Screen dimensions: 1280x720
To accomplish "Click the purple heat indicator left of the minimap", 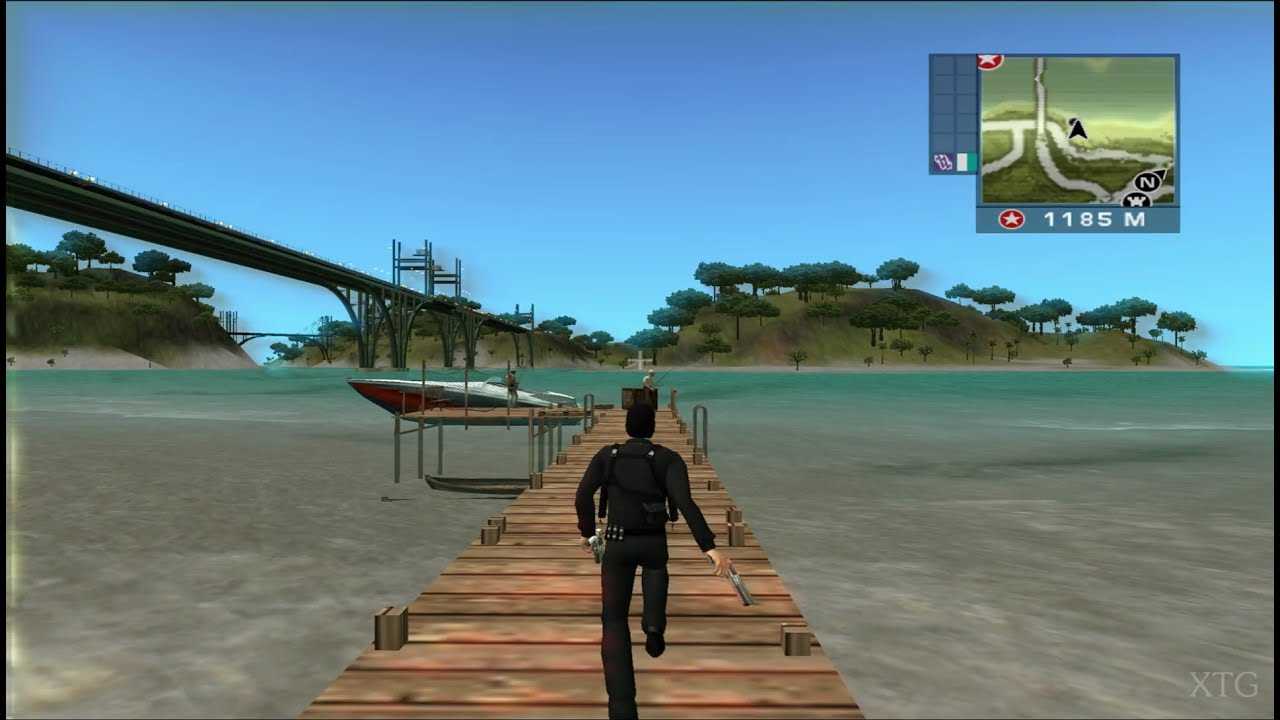I will [x=944, y=161].
